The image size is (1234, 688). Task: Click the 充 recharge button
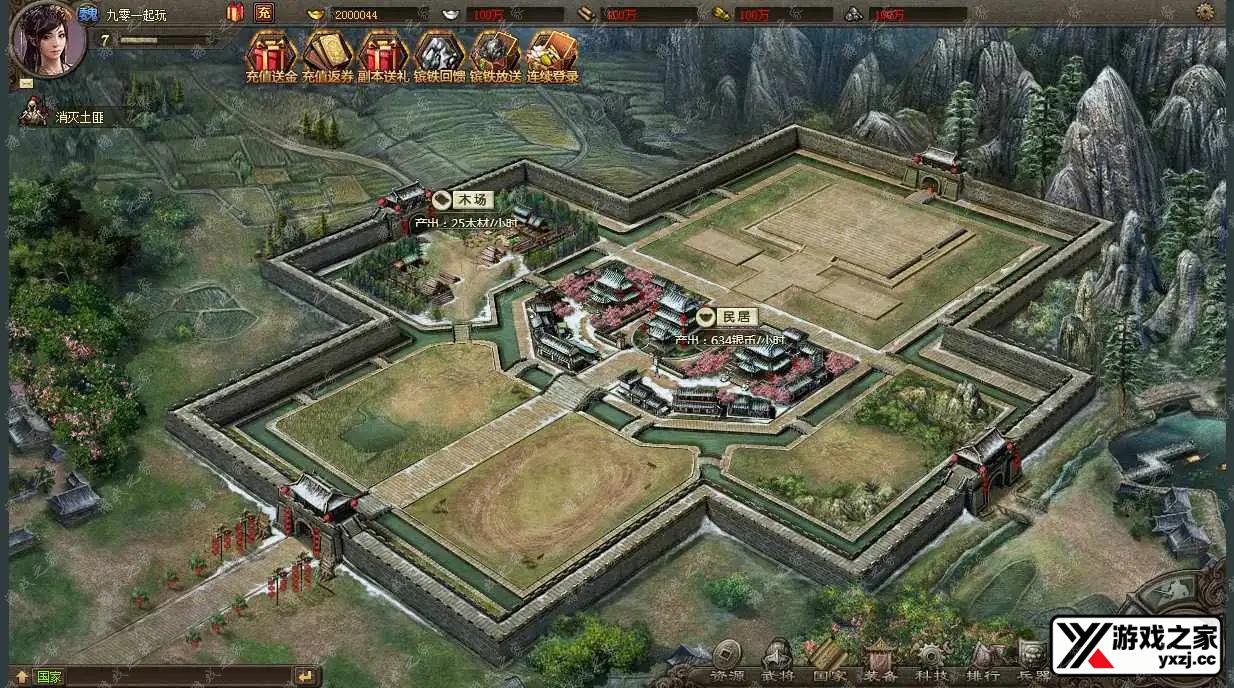[264, 13]
